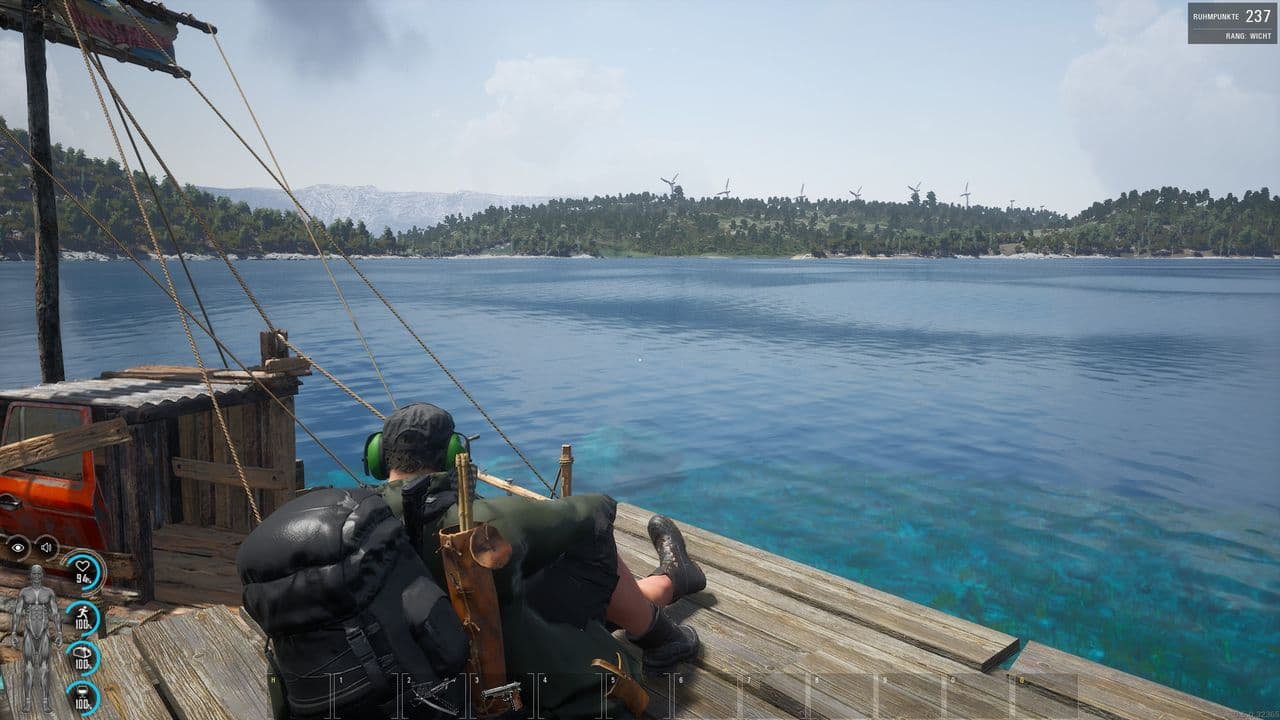Select the rifle in hotbar slot 2
This screenshot has height=720, width=1280.
coord(432,695)
